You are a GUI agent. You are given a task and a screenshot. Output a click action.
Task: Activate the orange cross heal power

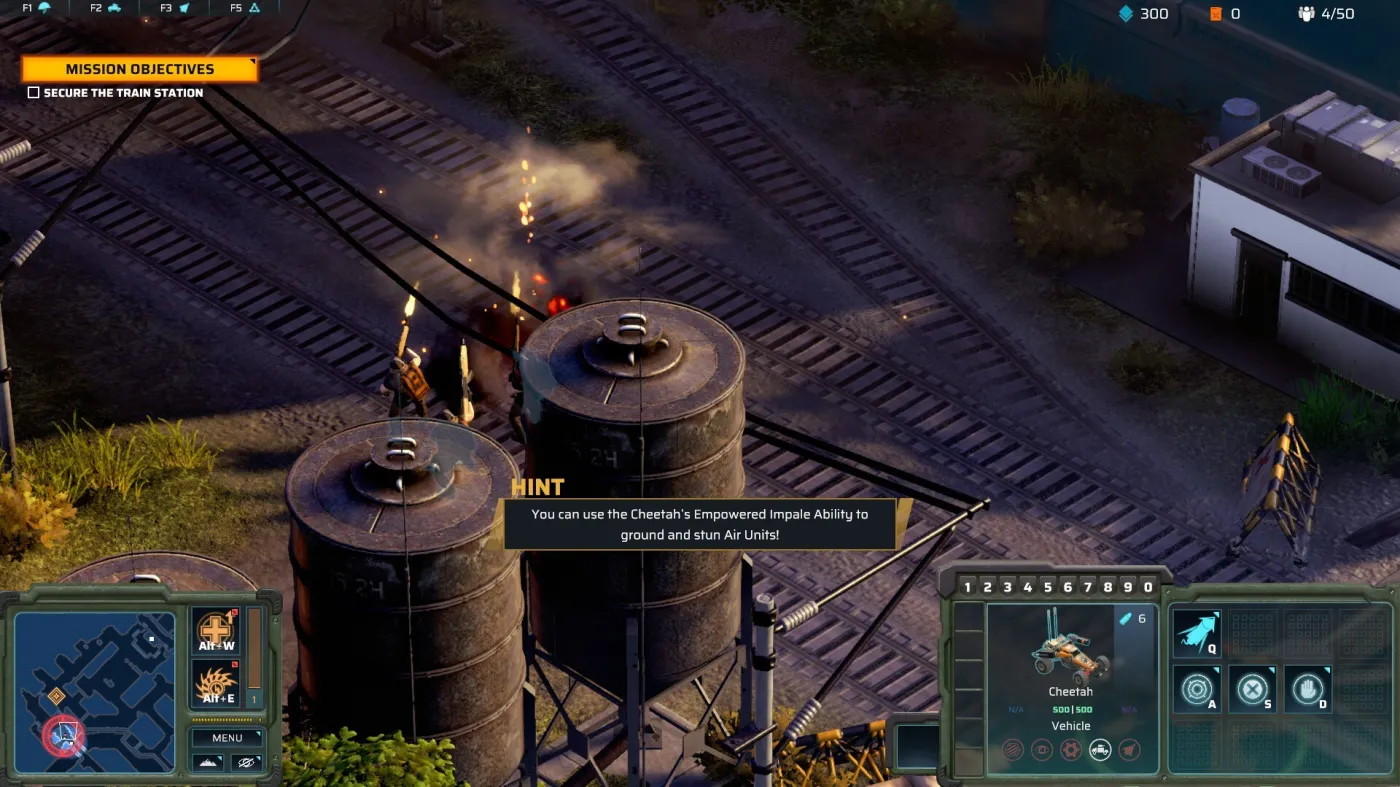click(x=215, y=631)
